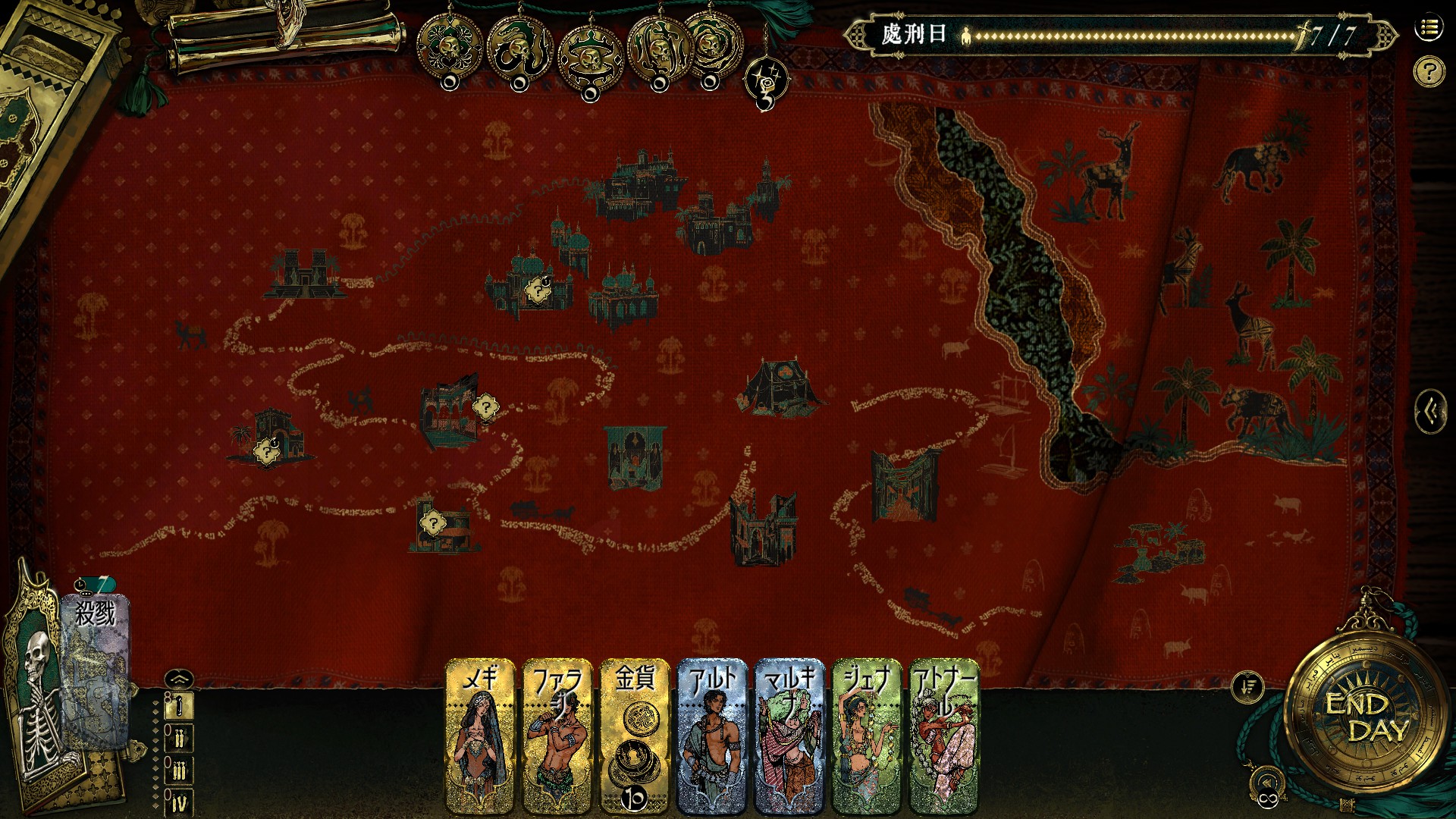
Task: Pick the ジェナ dancer card
Action: point(867,736)
